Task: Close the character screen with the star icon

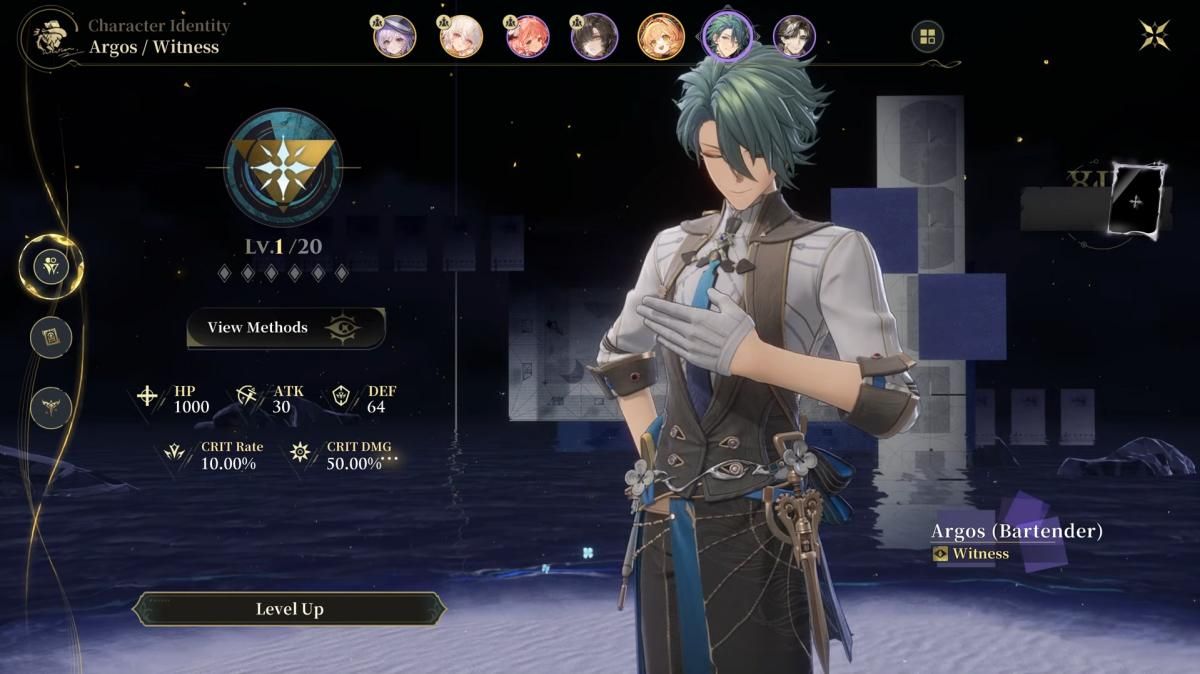Action: (1154, 35)
